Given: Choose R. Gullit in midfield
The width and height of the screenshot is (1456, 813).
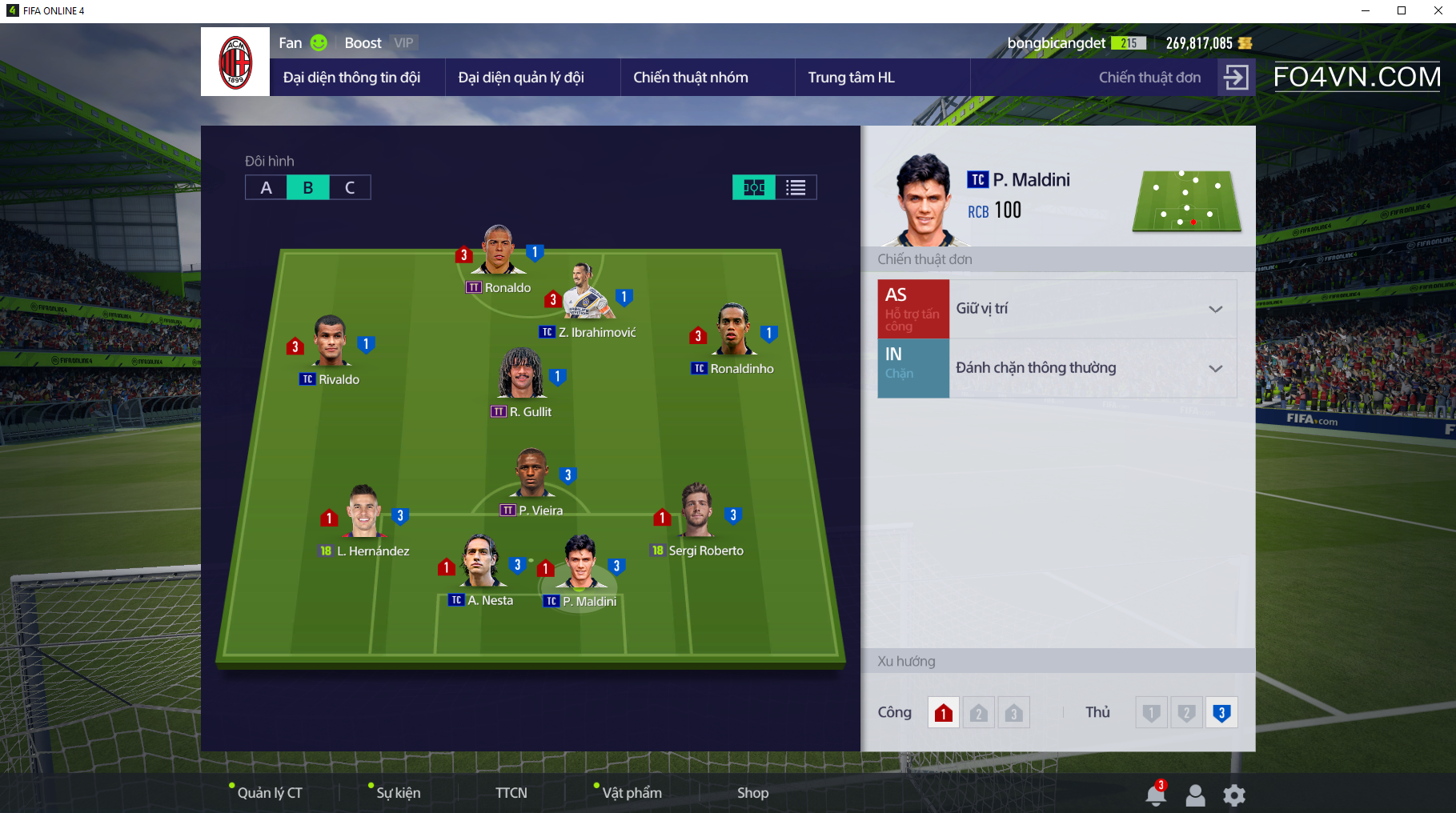Looking at the screenshot, I should (522, 374).
